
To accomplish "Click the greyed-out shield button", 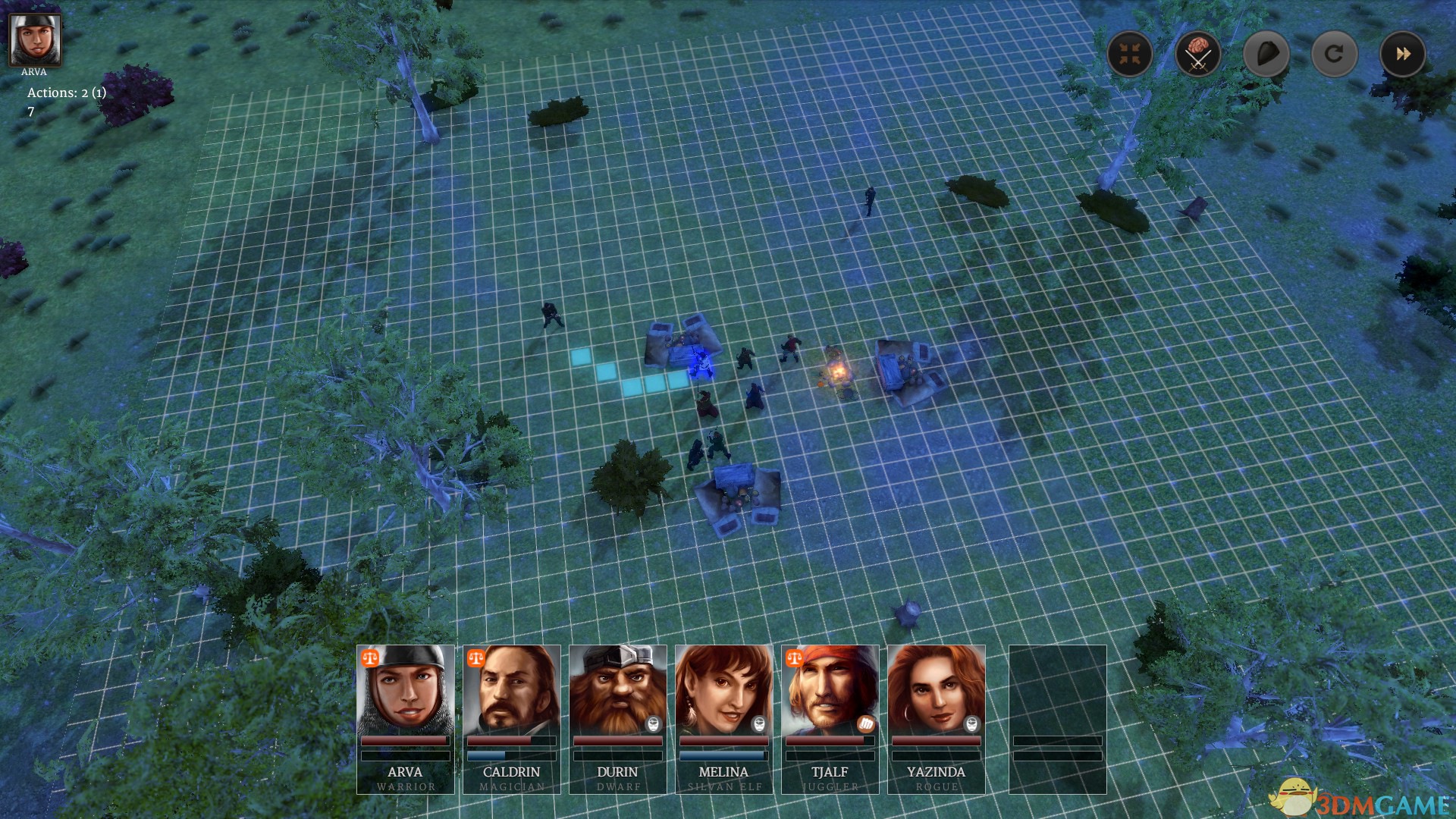I will pyautogui.click(x=1266, y=54).
